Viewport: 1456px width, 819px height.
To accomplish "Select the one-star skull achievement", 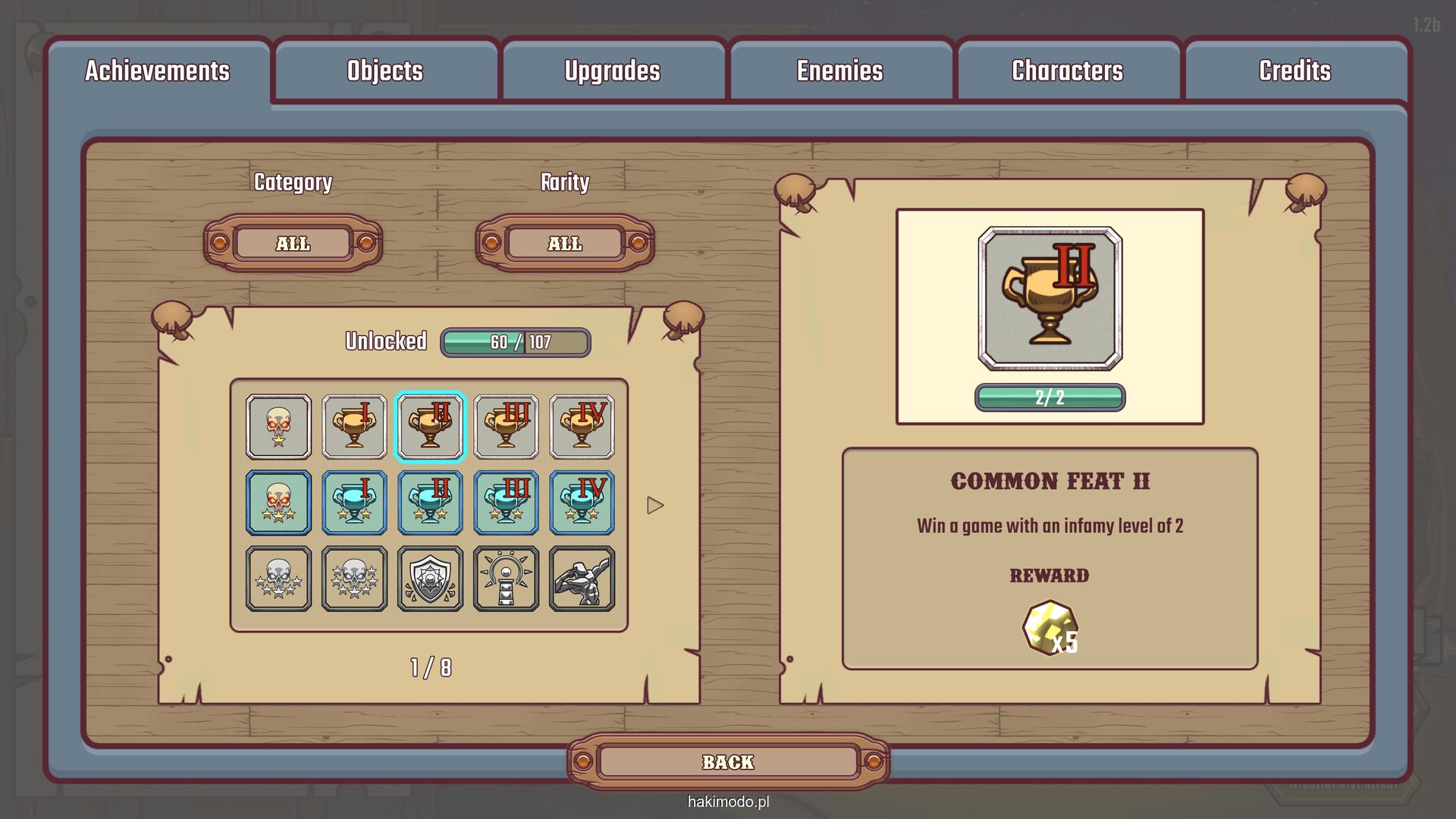I will coord(278,427).
